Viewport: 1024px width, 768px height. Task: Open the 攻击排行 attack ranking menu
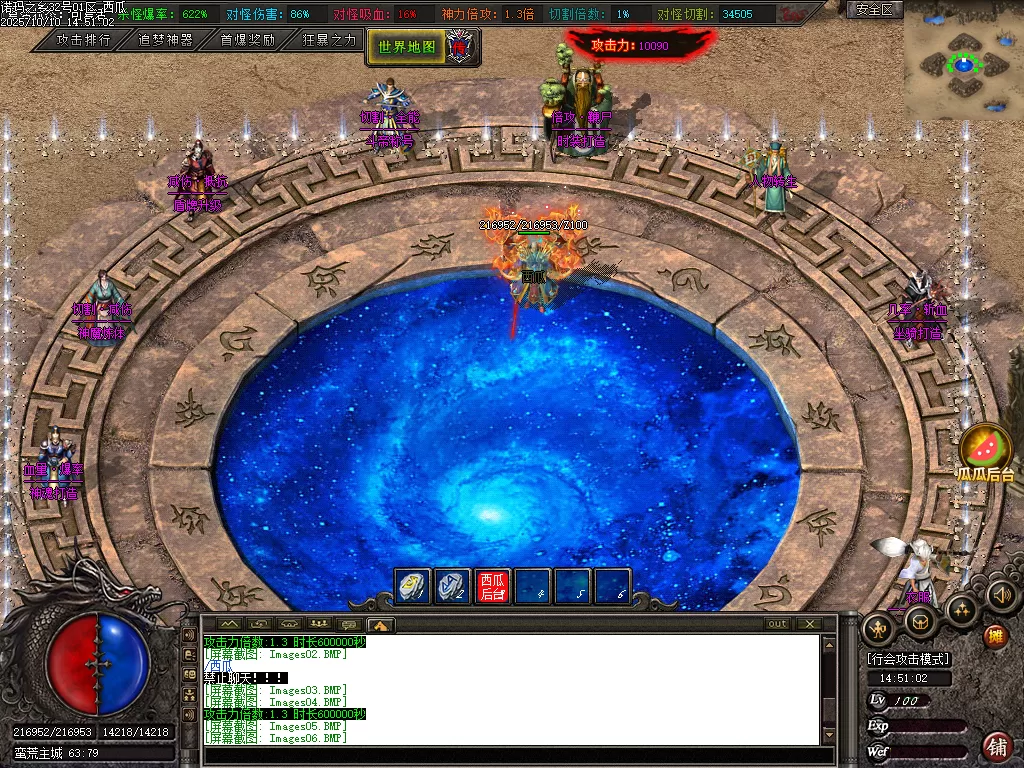83,40
